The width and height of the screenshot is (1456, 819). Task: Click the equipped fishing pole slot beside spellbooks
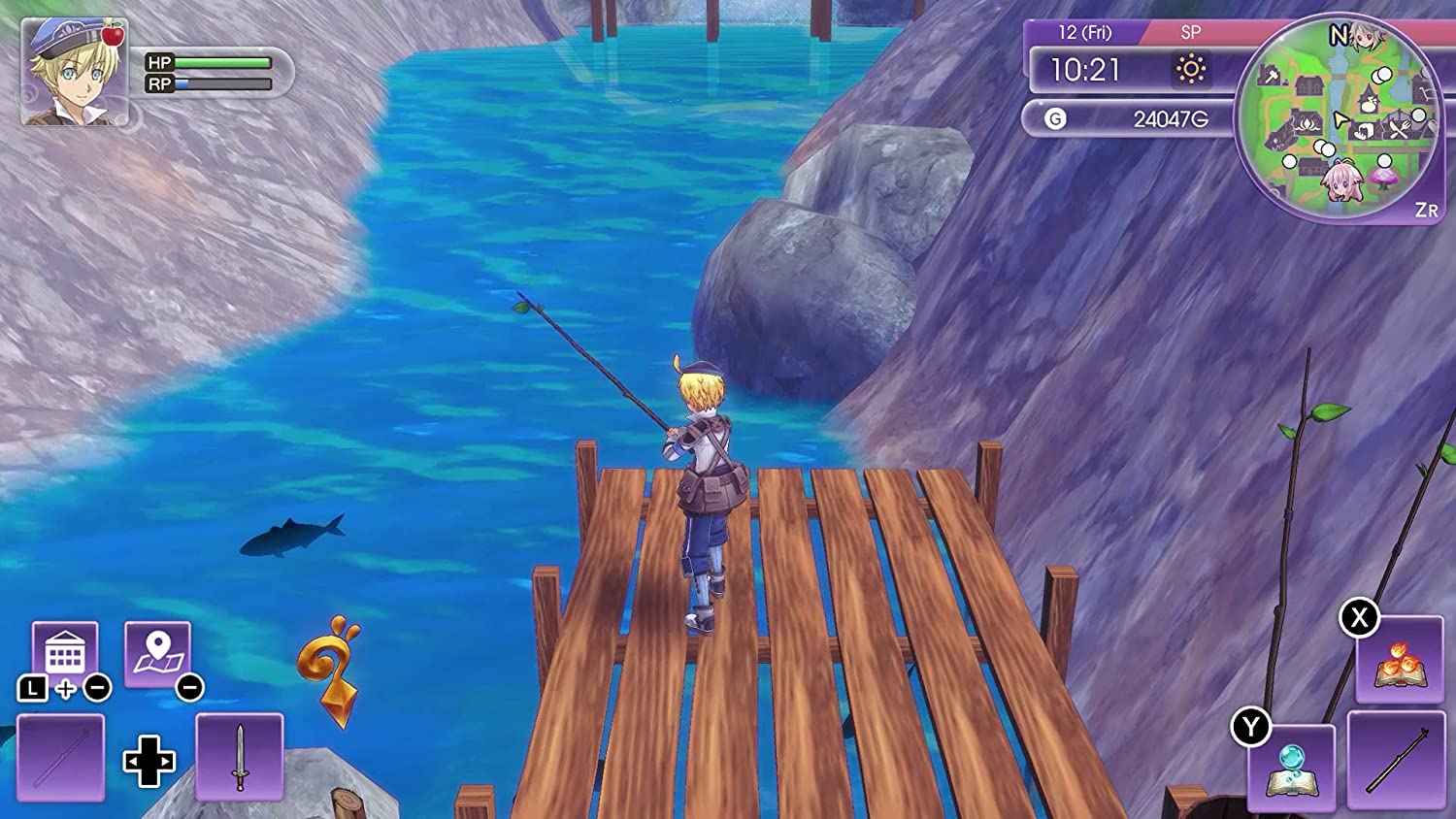1396,760
